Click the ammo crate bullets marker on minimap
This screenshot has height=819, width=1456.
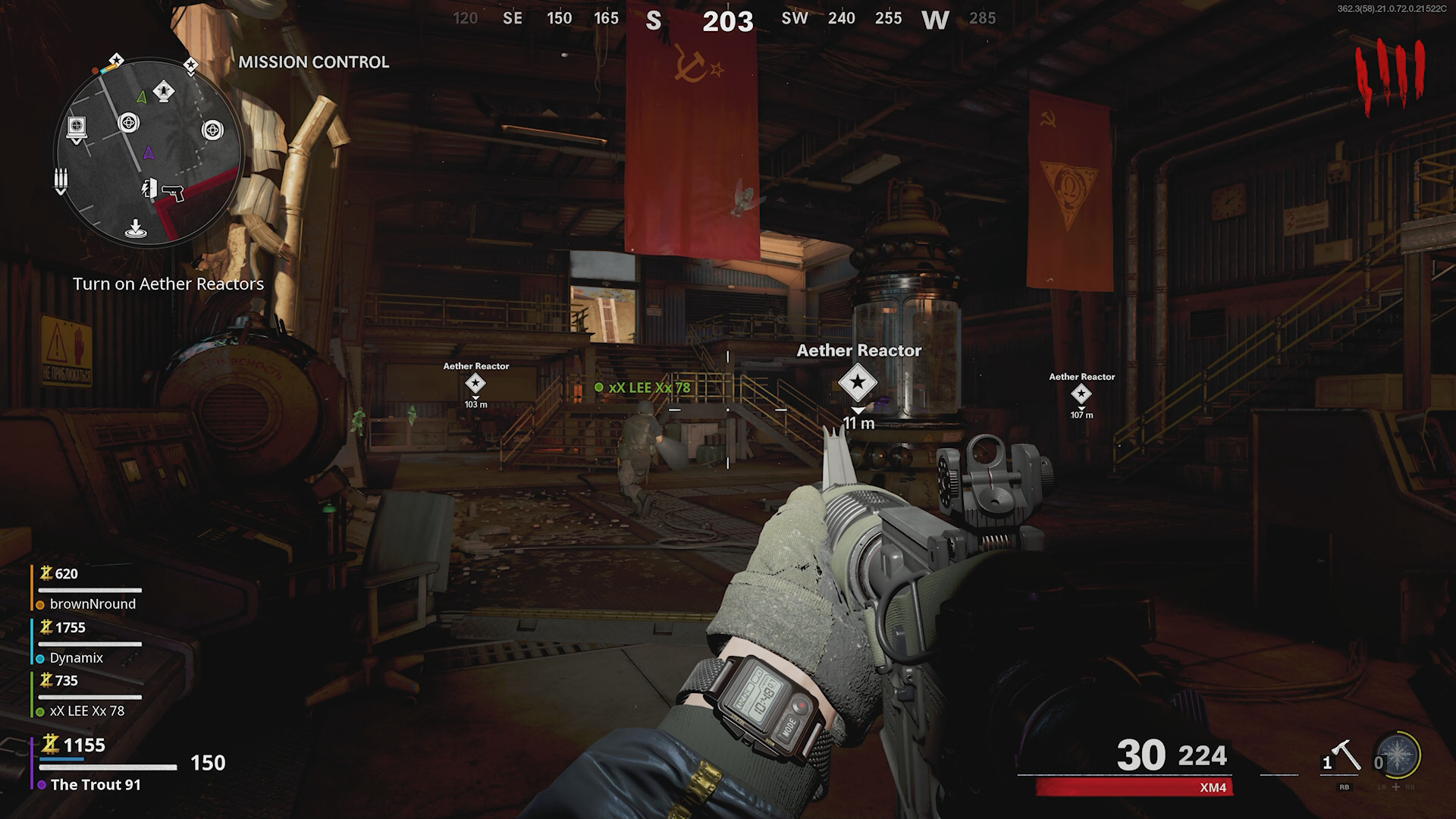point(61,180)
